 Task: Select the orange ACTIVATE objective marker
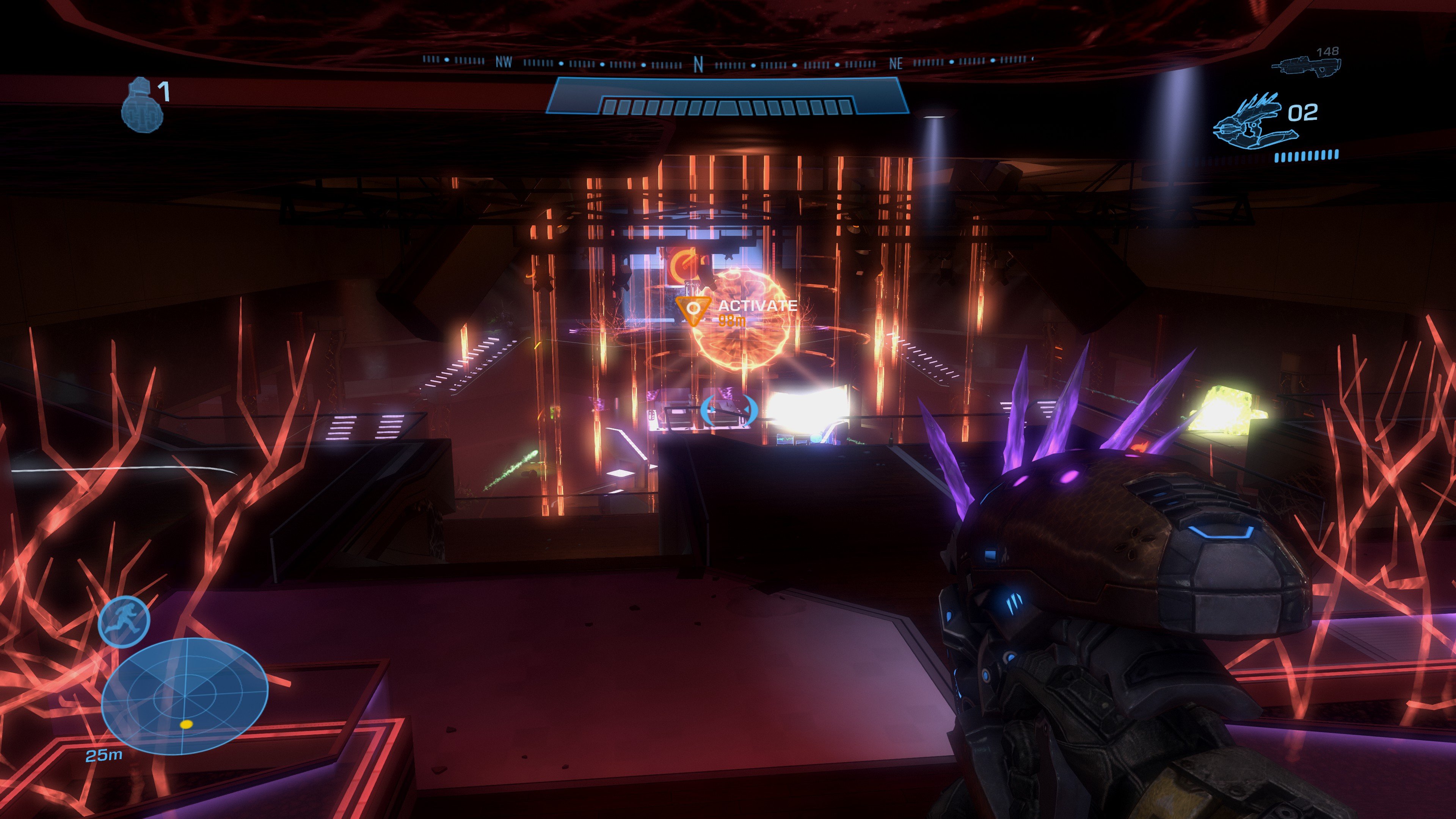[693, 309]
